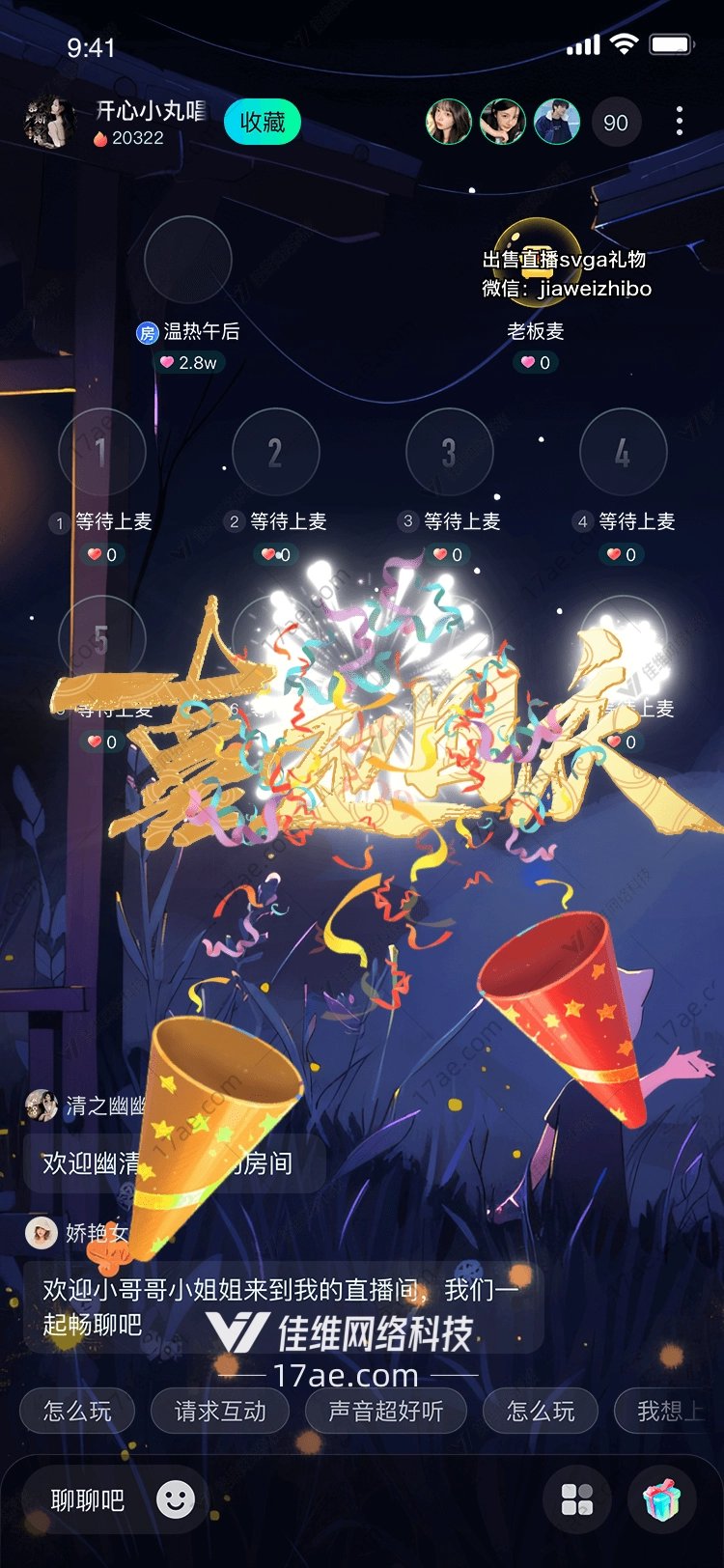Viewport: 724px width, 1568px height.
Task: Open the host avatar 开心小丸 profile
Action: point(48,123)
